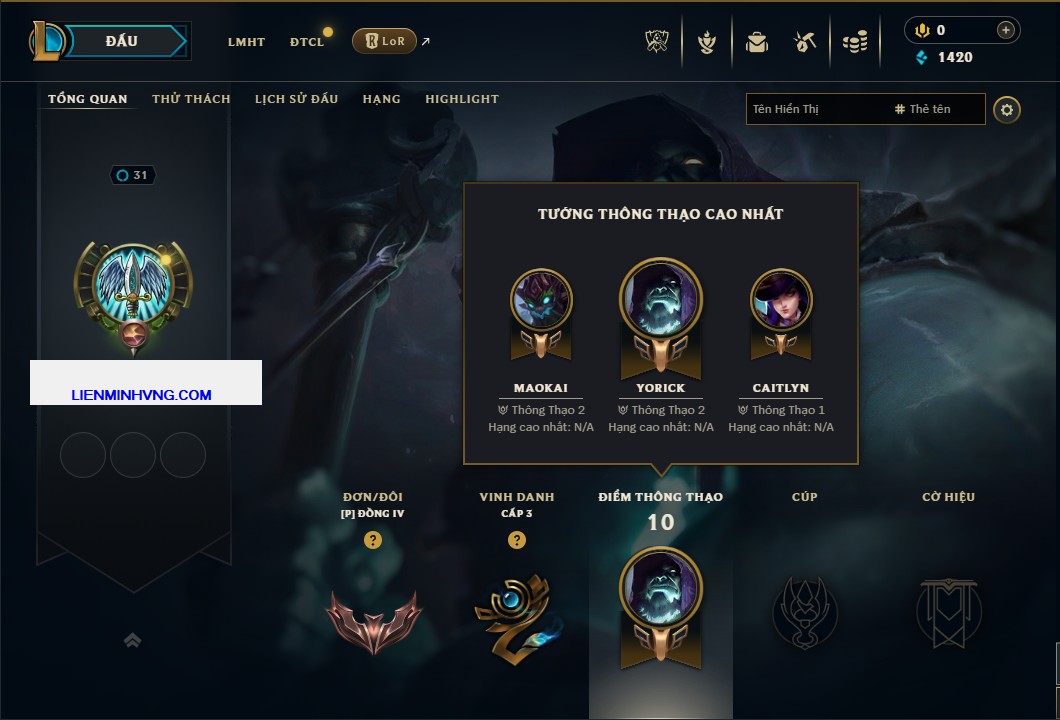Open the backpack collection icon
Screen dimensions: 1060x720
757,42
